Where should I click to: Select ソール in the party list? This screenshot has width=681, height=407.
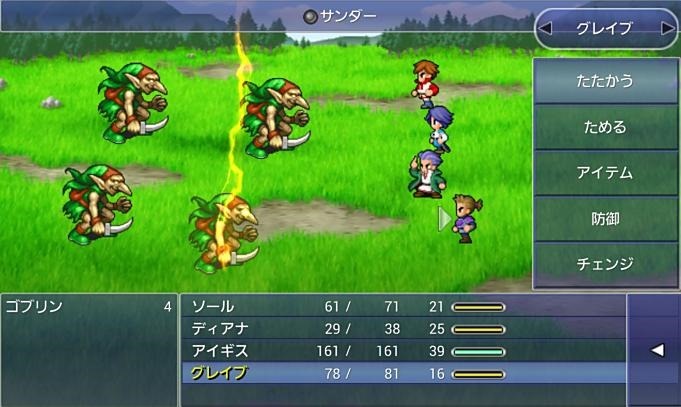pyautogui.click(x=400, y=306)
